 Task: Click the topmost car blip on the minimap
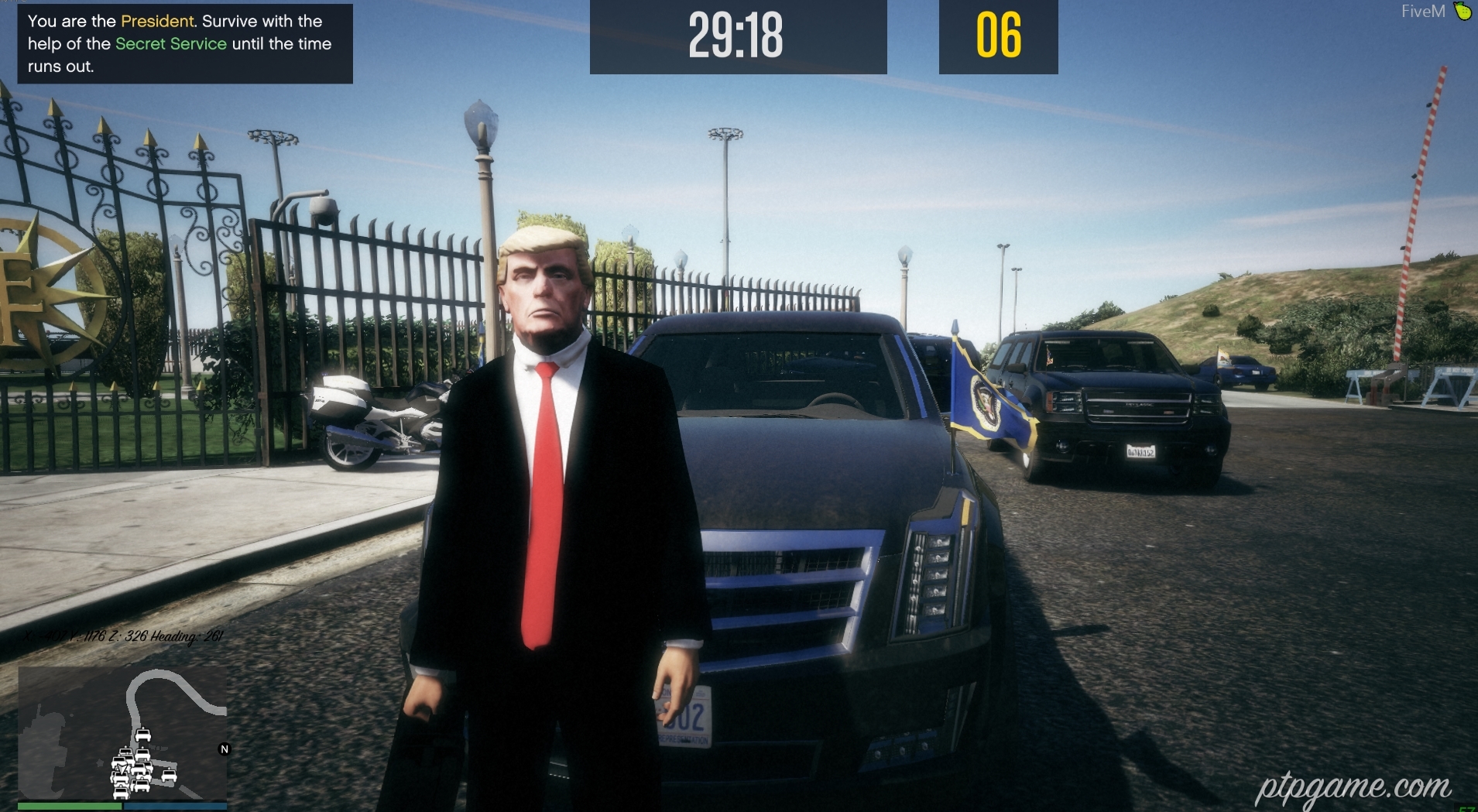pyautogui.click(x=143, y=735)
